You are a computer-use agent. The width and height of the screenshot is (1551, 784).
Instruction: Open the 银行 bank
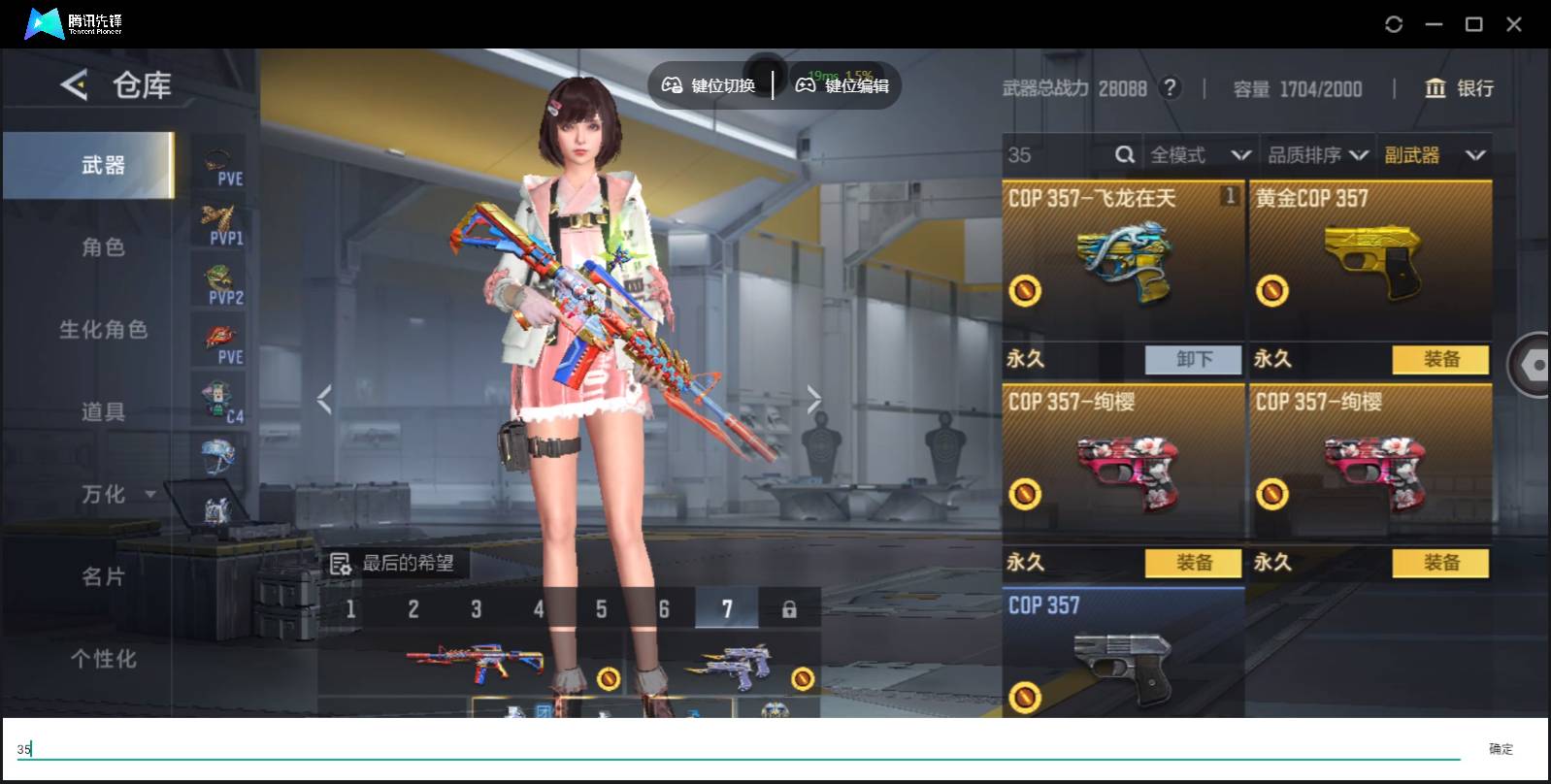pyautogui.click(x=1459, y=88)
